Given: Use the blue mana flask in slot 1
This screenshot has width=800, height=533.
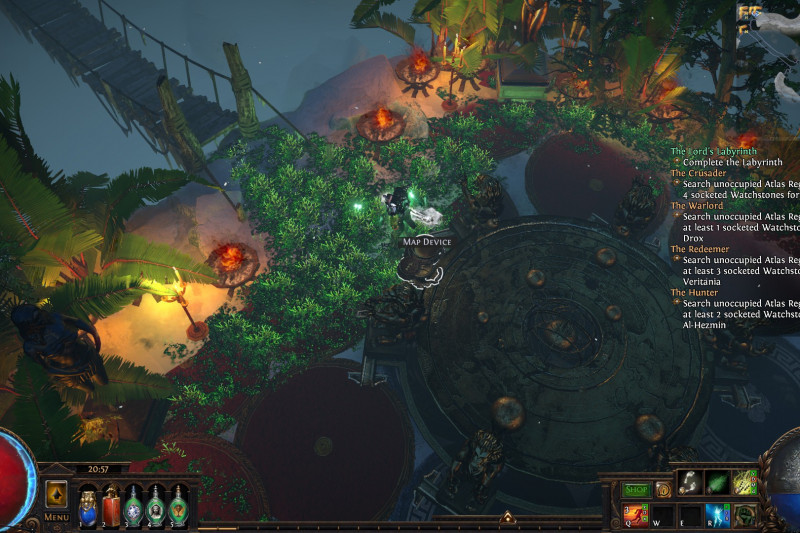Looking at the screenshot, I should pos(87,505).
